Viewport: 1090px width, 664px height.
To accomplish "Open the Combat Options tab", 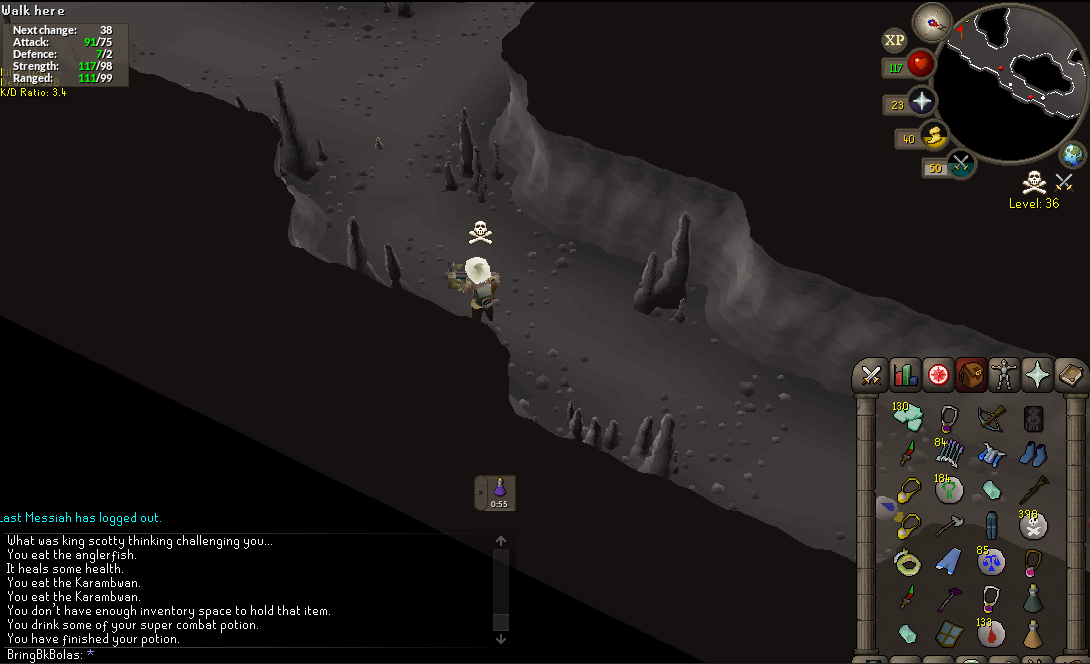I will click(x=871, y=375).
